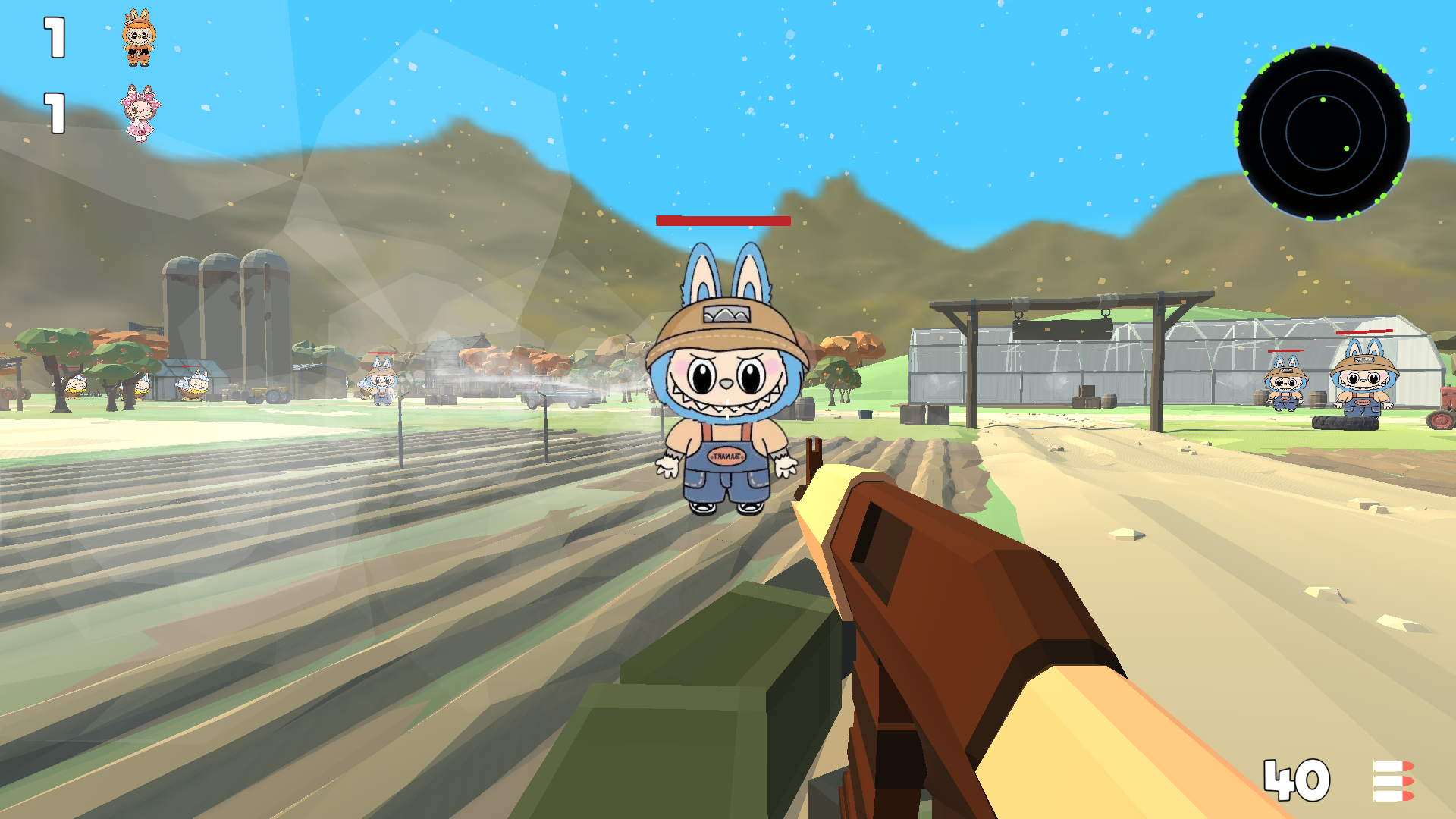Click the red health bar above center enemy
This screenshot has height=819, width=1456.
724,221
